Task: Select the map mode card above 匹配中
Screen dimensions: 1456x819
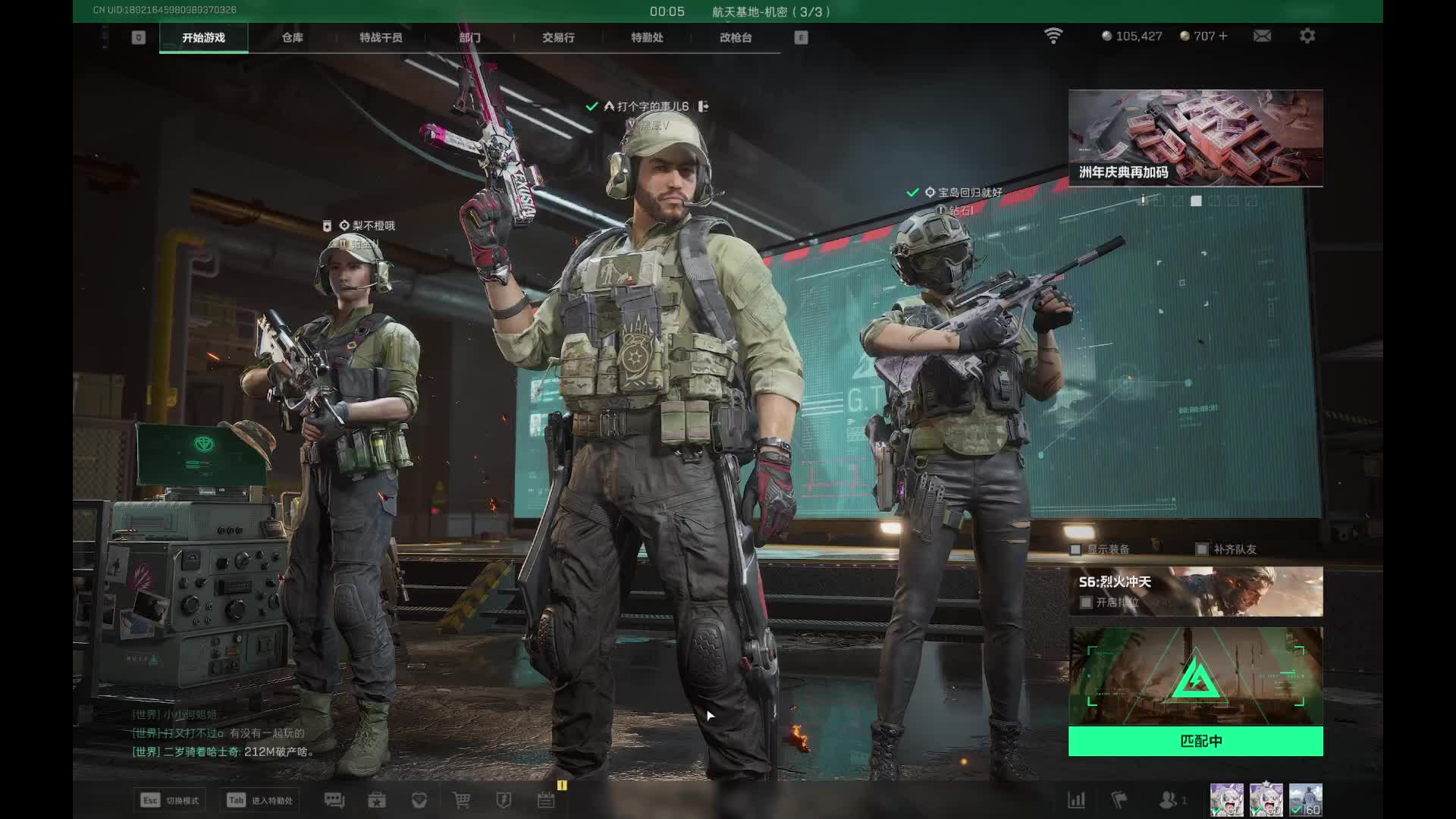Action: (1196, 676)
